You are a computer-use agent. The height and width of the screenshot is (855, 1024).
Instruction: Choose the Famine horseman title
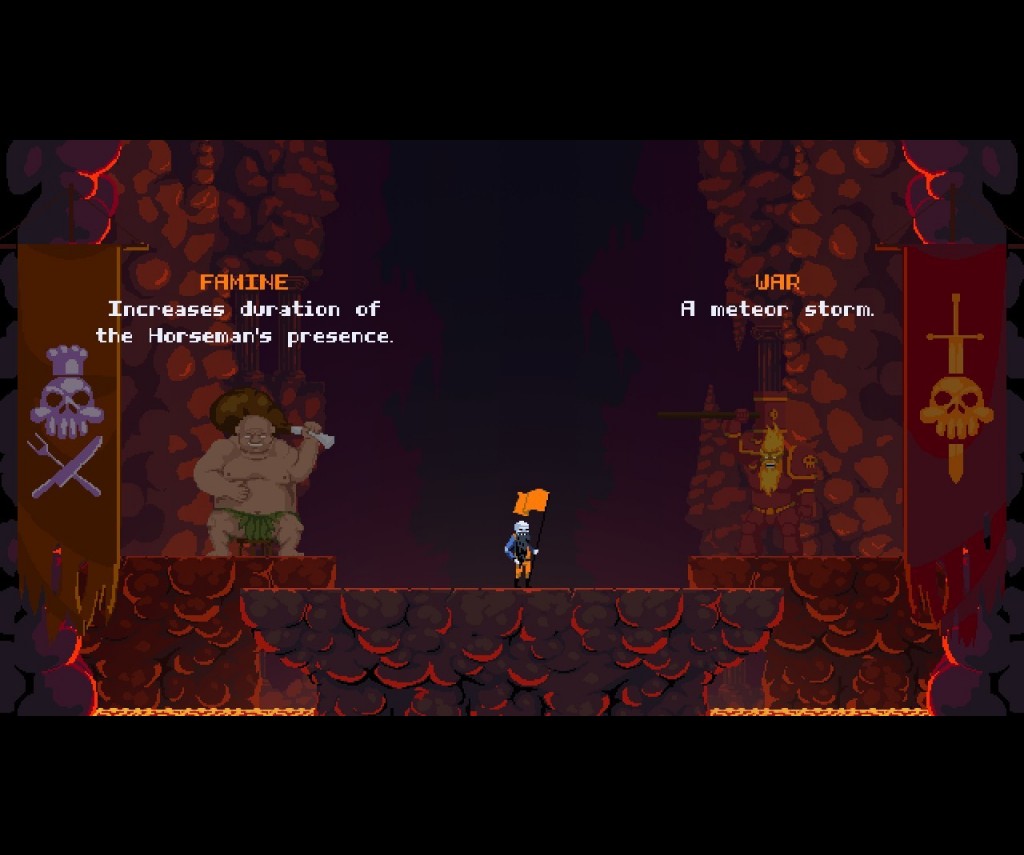pos(244,282)
